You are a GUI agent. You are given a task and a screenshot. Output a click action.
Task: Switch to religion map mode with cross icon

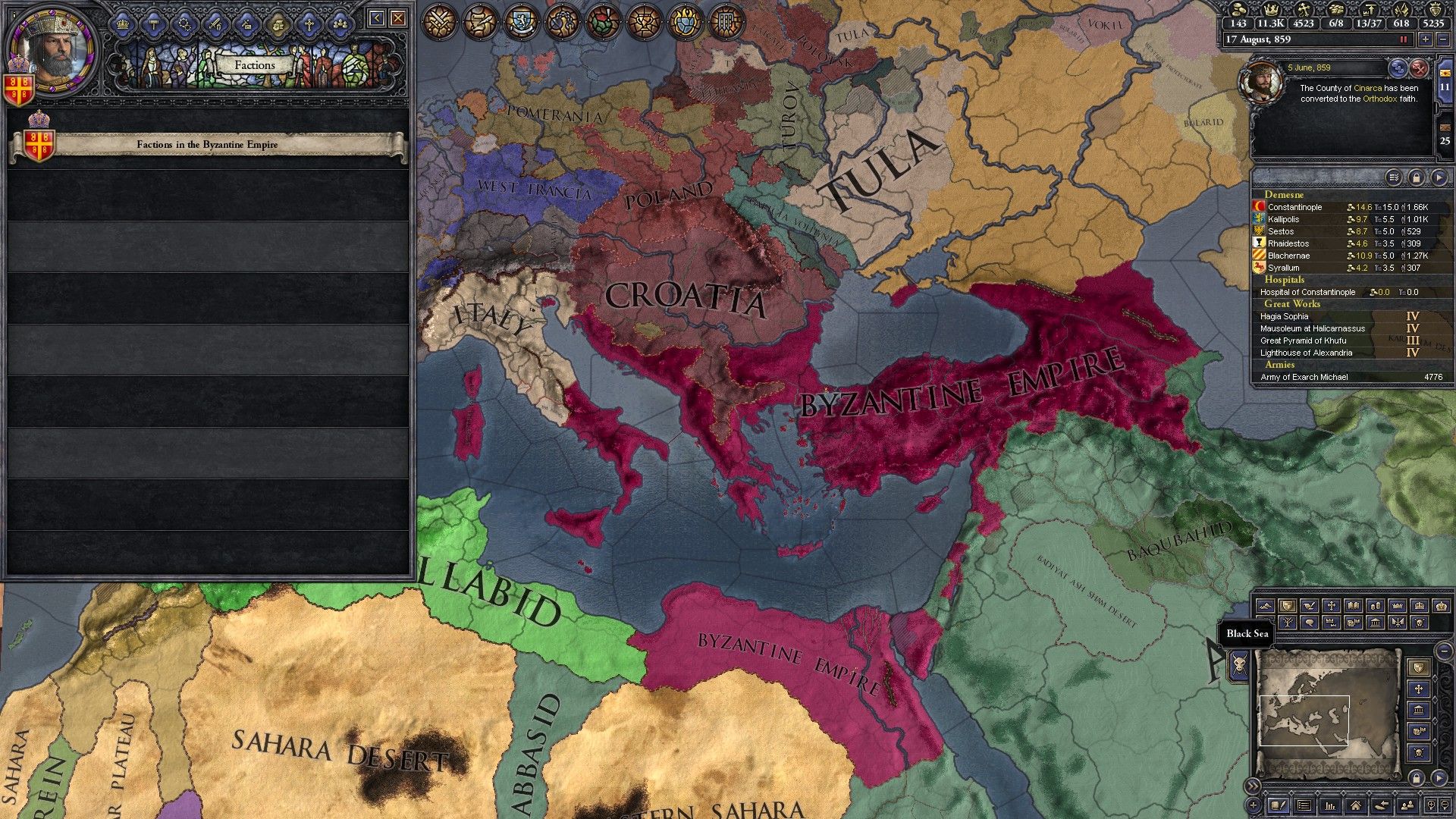(x=1332, y=605)
